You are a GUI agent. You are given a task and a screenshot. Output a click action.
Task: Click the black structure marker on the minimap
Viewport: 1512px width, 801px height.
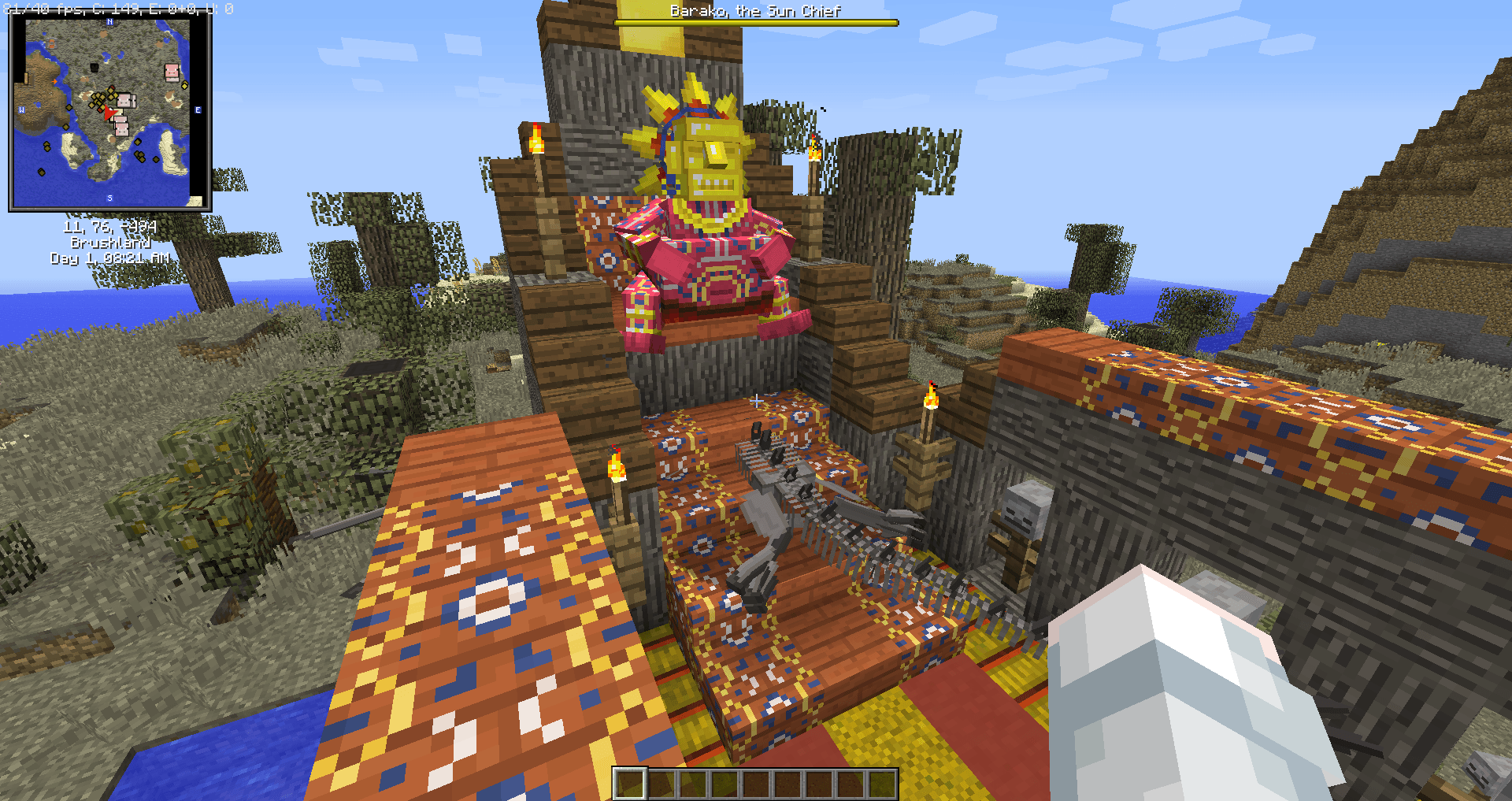[94, 69]
